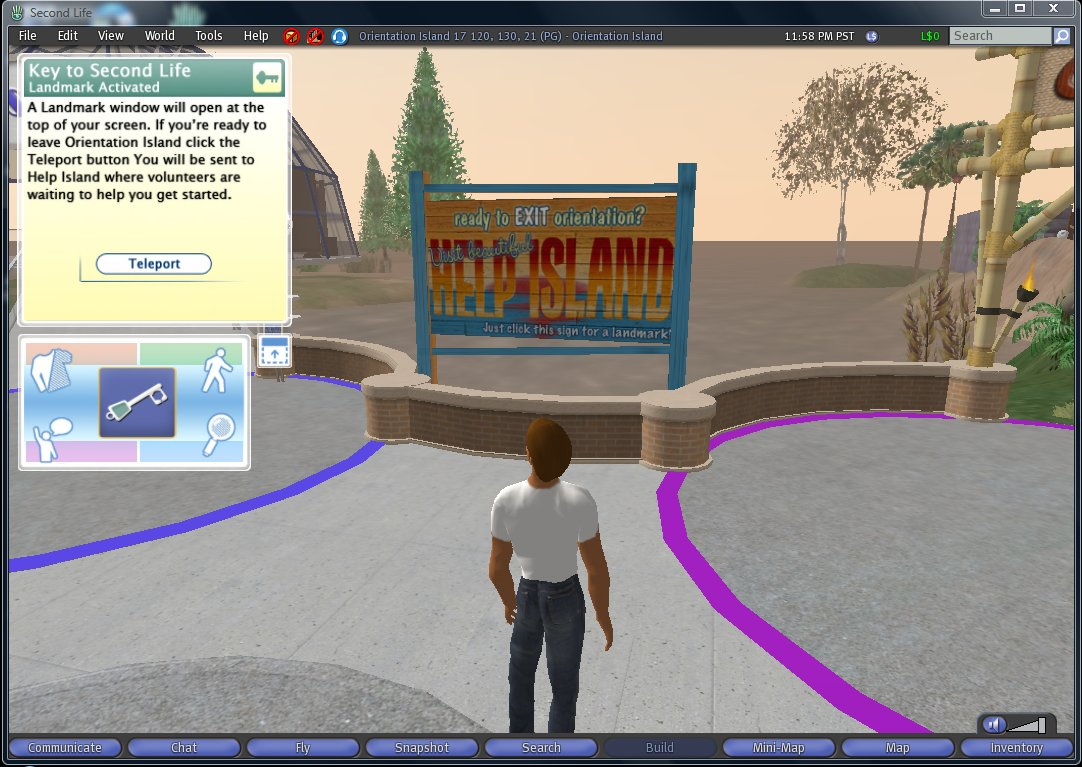Click the Teleport button in the tutorial panel
The width and height of the screenshot is (1082, 767).
pos(154,264)
